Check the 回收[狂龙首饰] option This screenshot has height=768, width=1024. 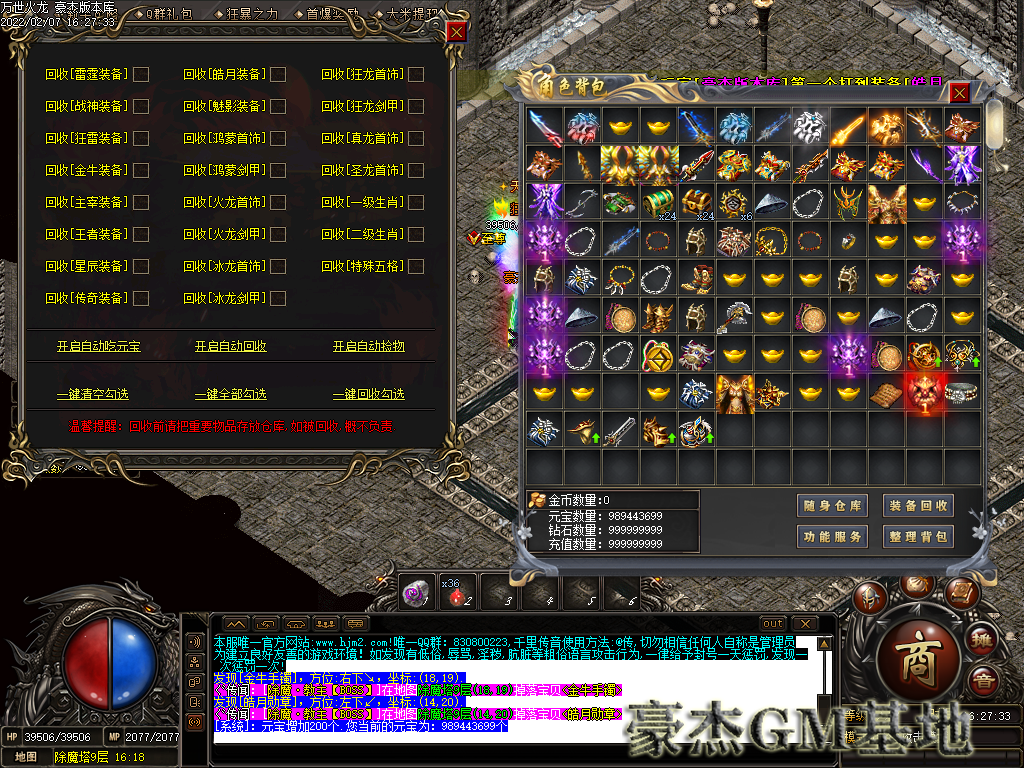(416, 74)
